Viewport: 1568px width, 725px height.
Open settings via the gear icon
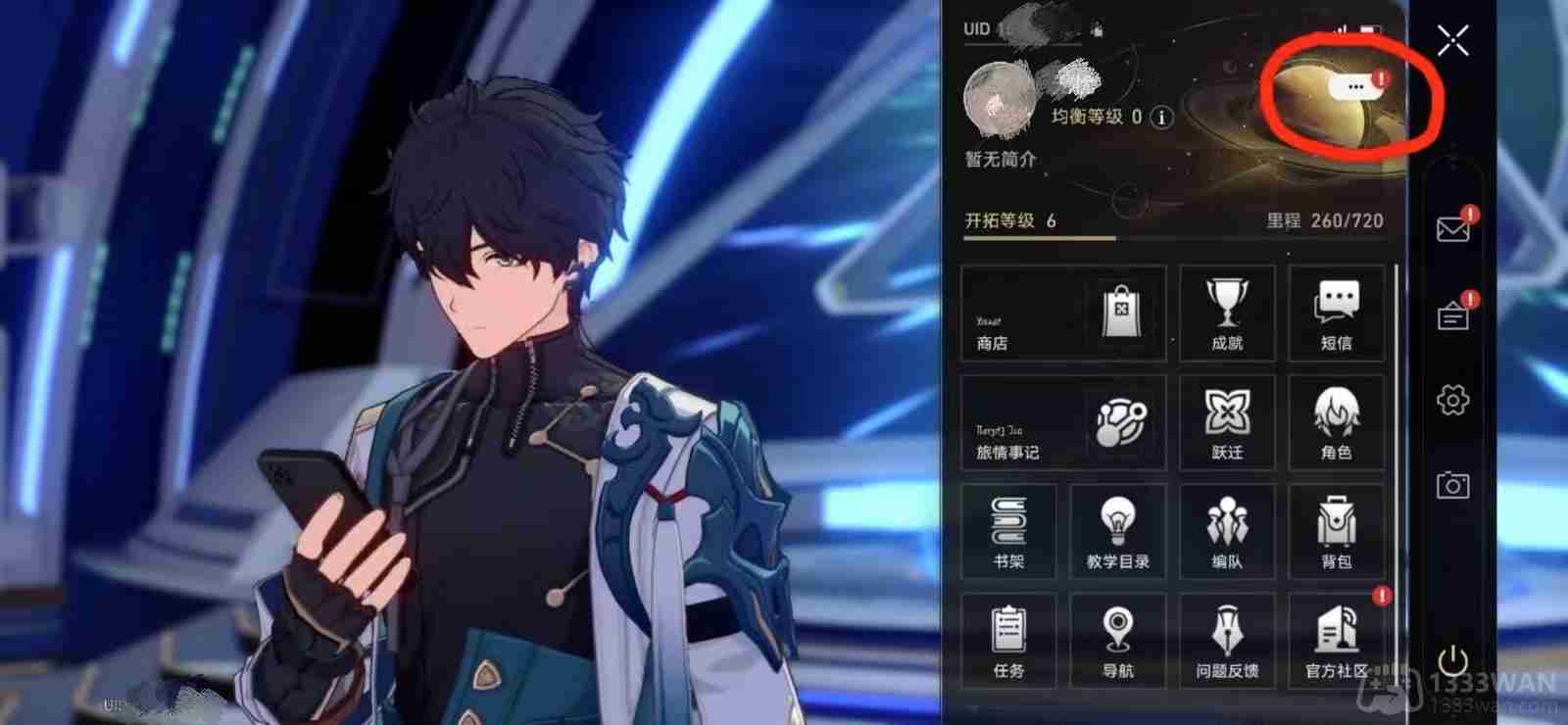(1452, 399)
